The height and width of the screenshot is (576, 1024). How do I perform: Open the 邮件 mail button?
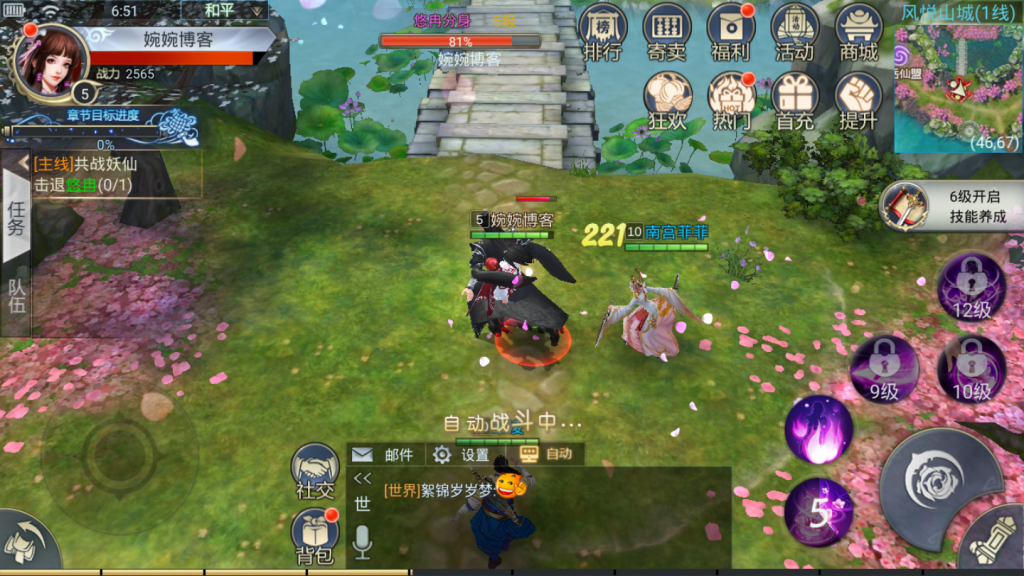pos(387,455)
